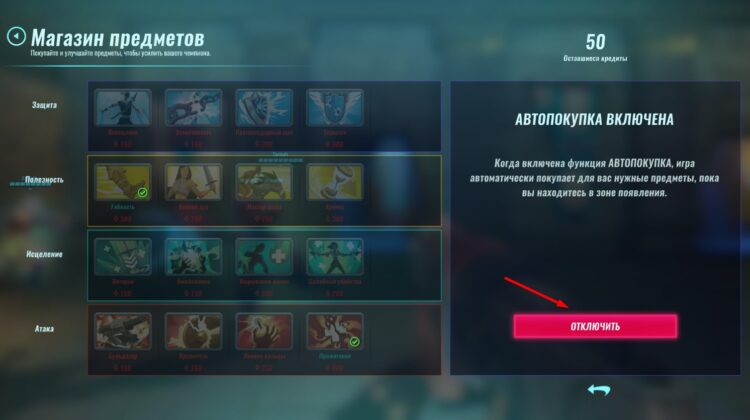The width and height of the screenshot is (750, 420).
Task: Choose the fist impact item in Атака
Action: click(193, 332)
